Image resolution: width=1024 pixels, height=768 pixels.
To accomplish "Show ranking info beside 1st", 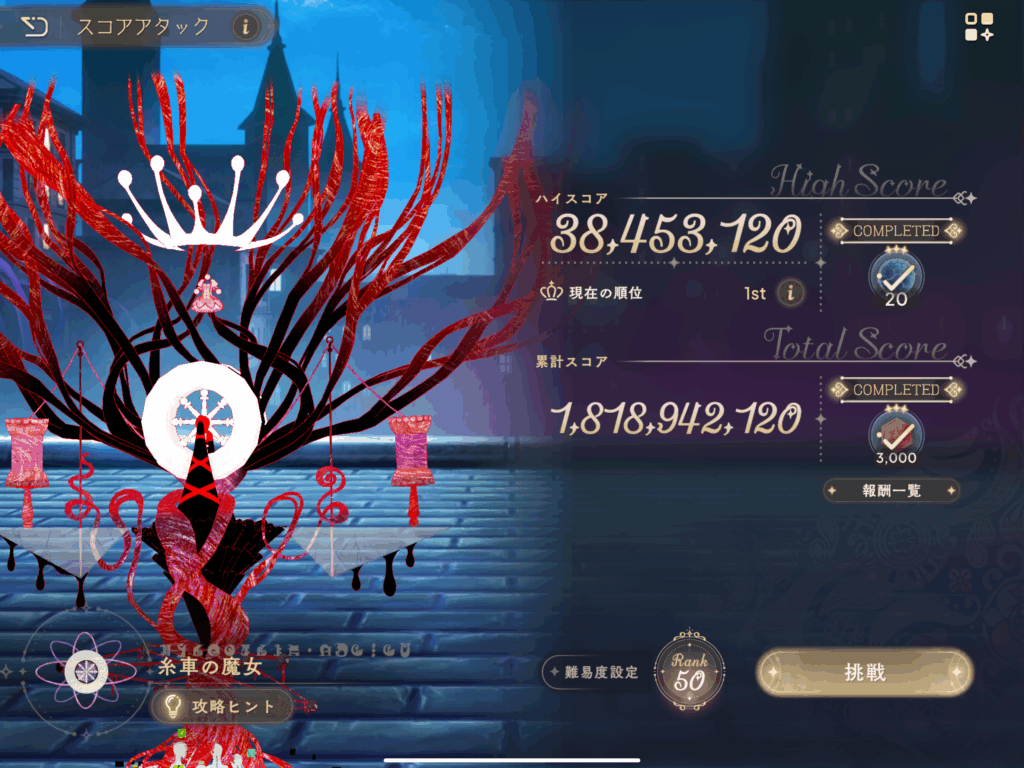I will [791, 292].
